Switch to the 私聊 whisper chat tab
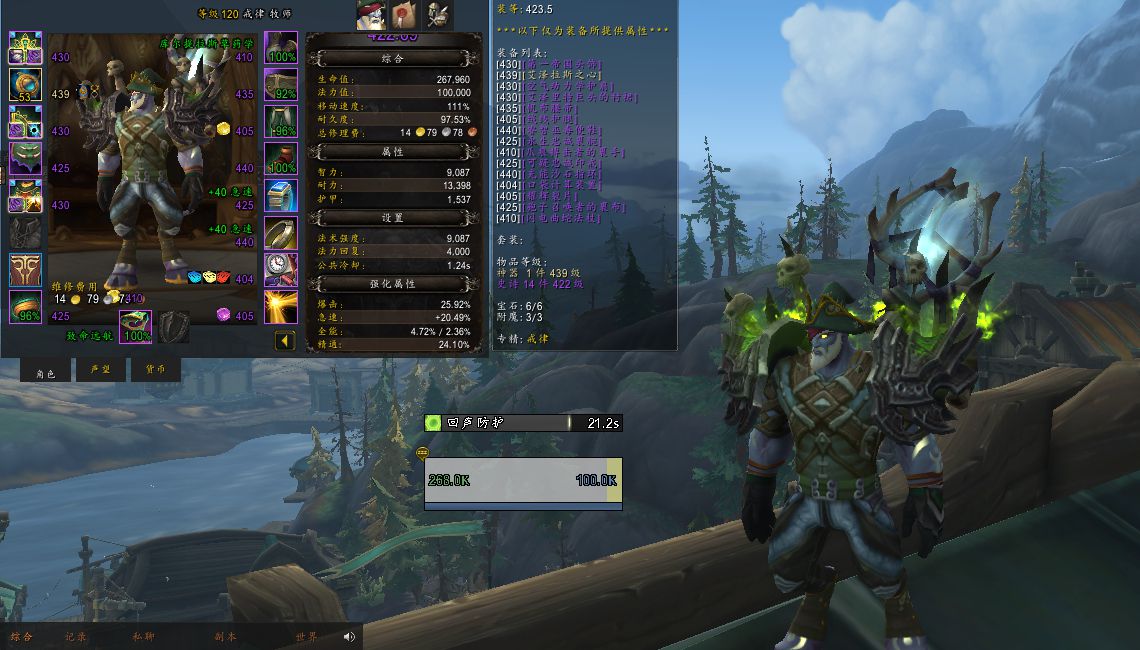 (x=143, y=637)
